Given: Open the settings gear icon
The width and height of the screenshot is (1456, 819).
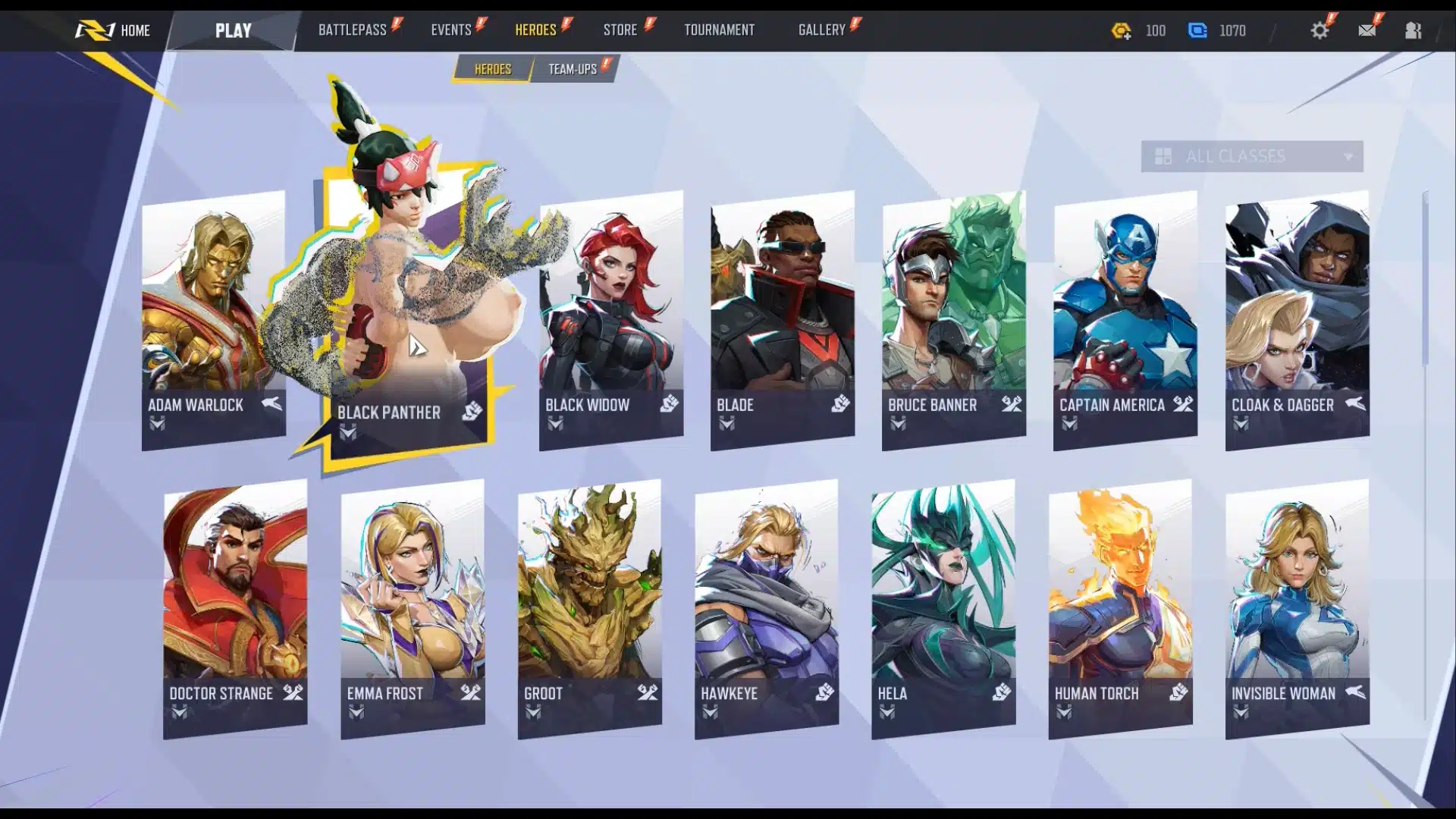Looking at the screenshot, I should pyautogui.click(x=1319, y=30).
